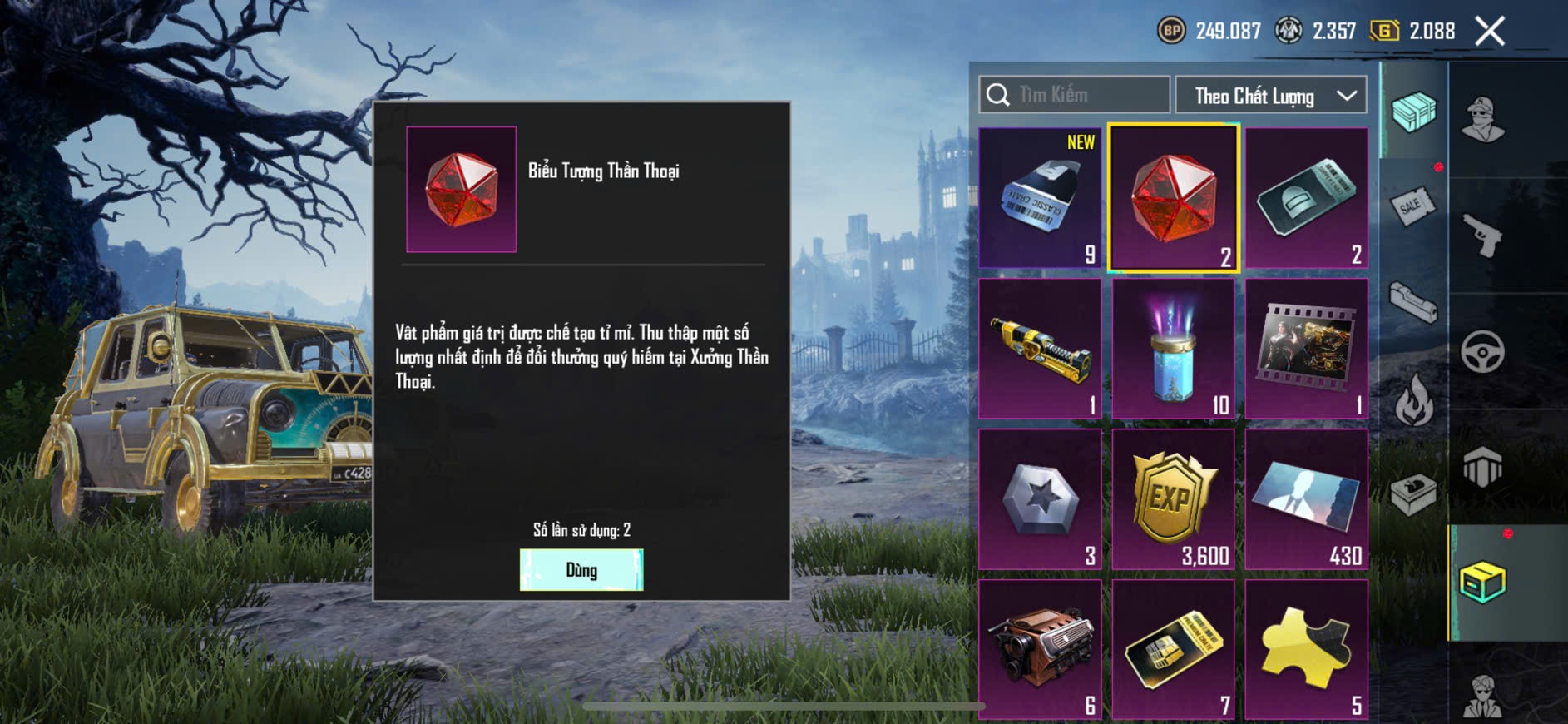This screenshot has width=1568, height=724.
Task: Choose the gold EXP badge slot
Action: [x=1173, y=499]
